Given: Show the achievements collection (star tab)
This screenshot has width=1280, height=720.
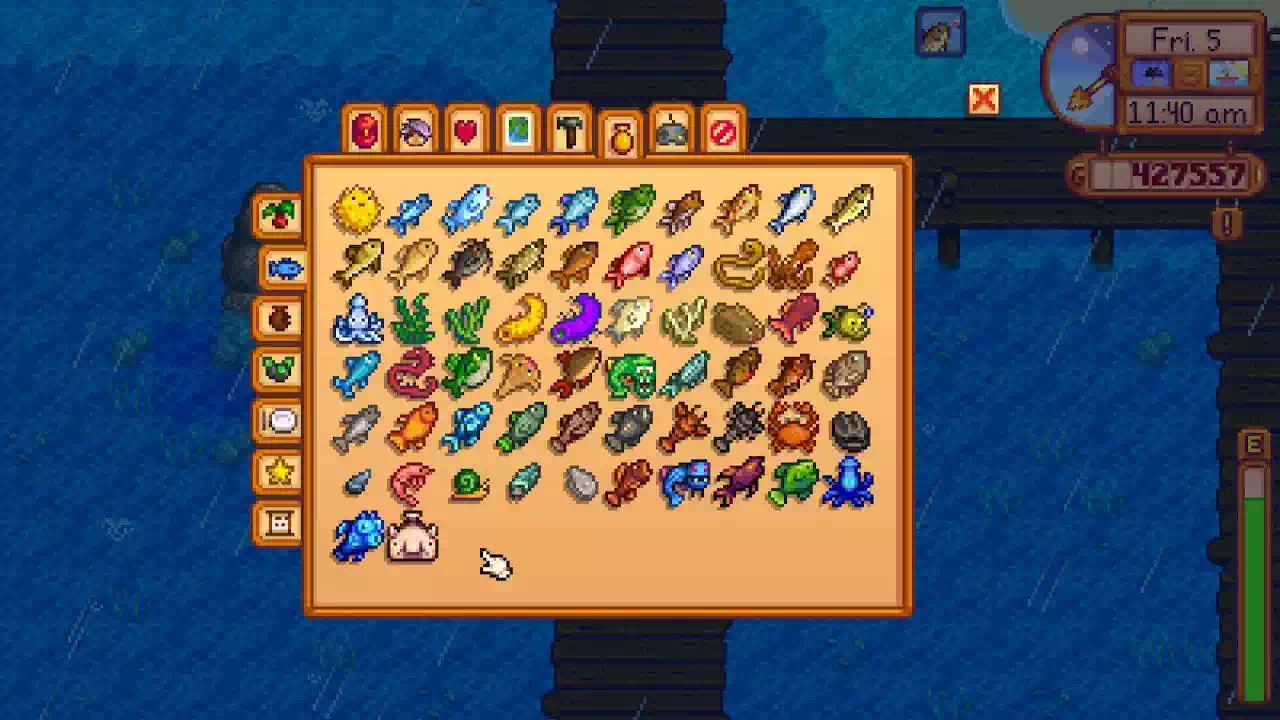Looking at the screenshot, I should (x=279, y=472).
